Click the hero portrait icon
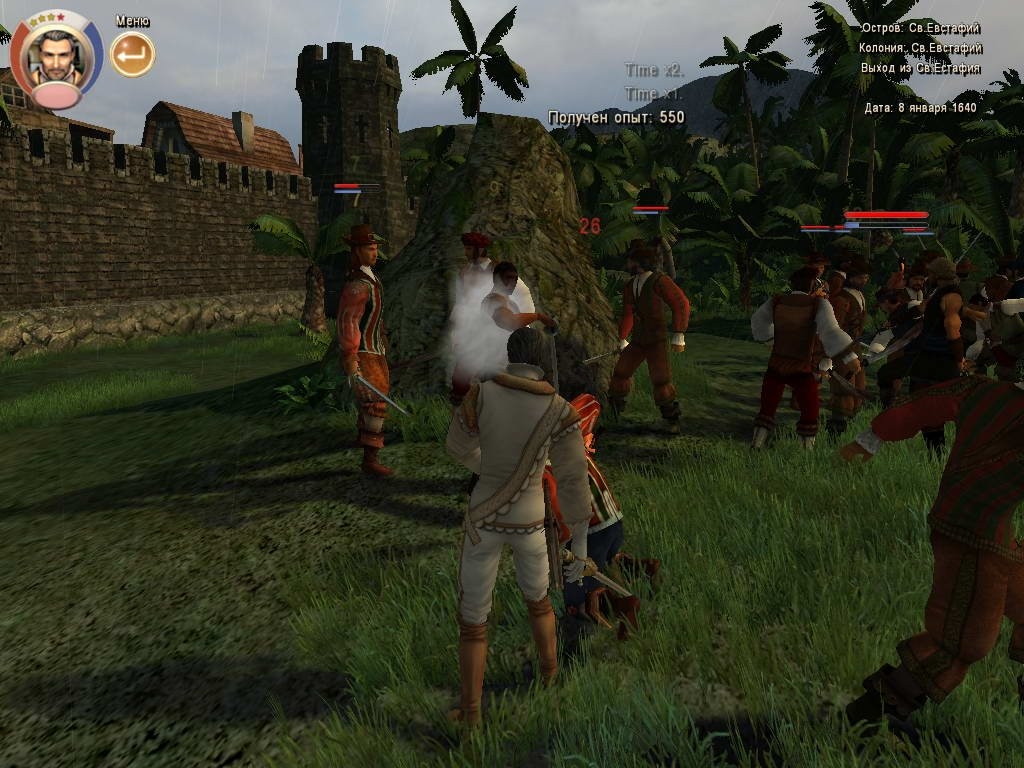 (57, 56)
